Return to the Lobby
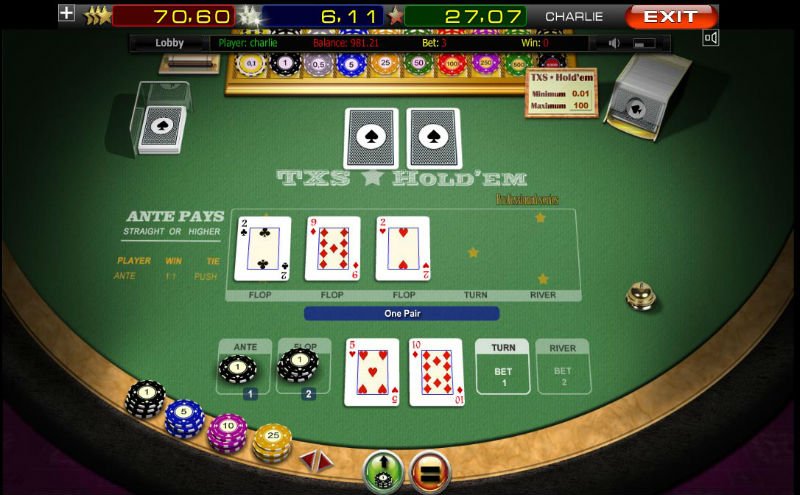The width and height of the screenshot is (800, 495). (x=170, y=43)
